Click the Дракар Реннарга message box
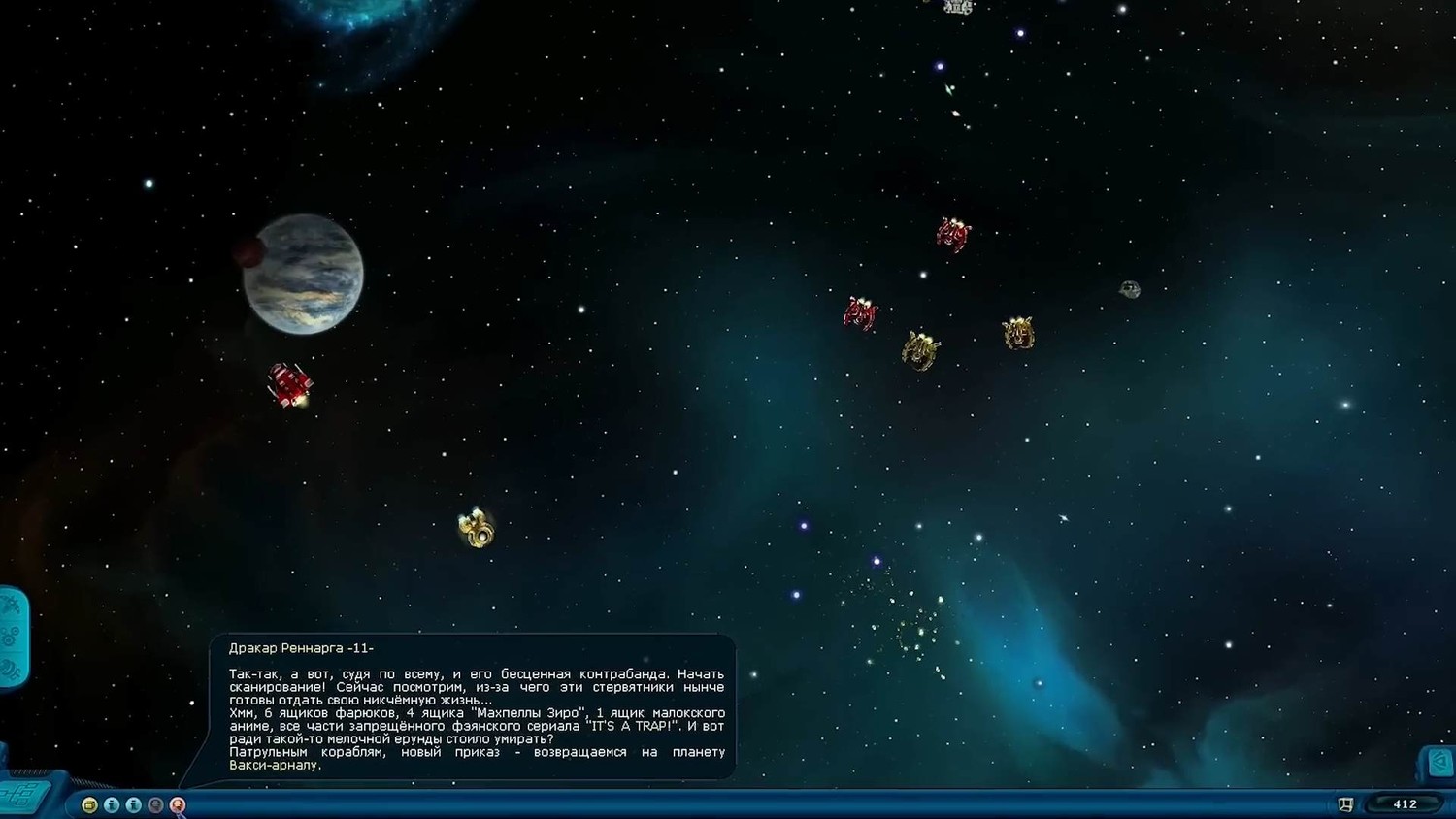Image resolution: width=1456 pixels, height=819 pixels. click(x=472, y=706)
